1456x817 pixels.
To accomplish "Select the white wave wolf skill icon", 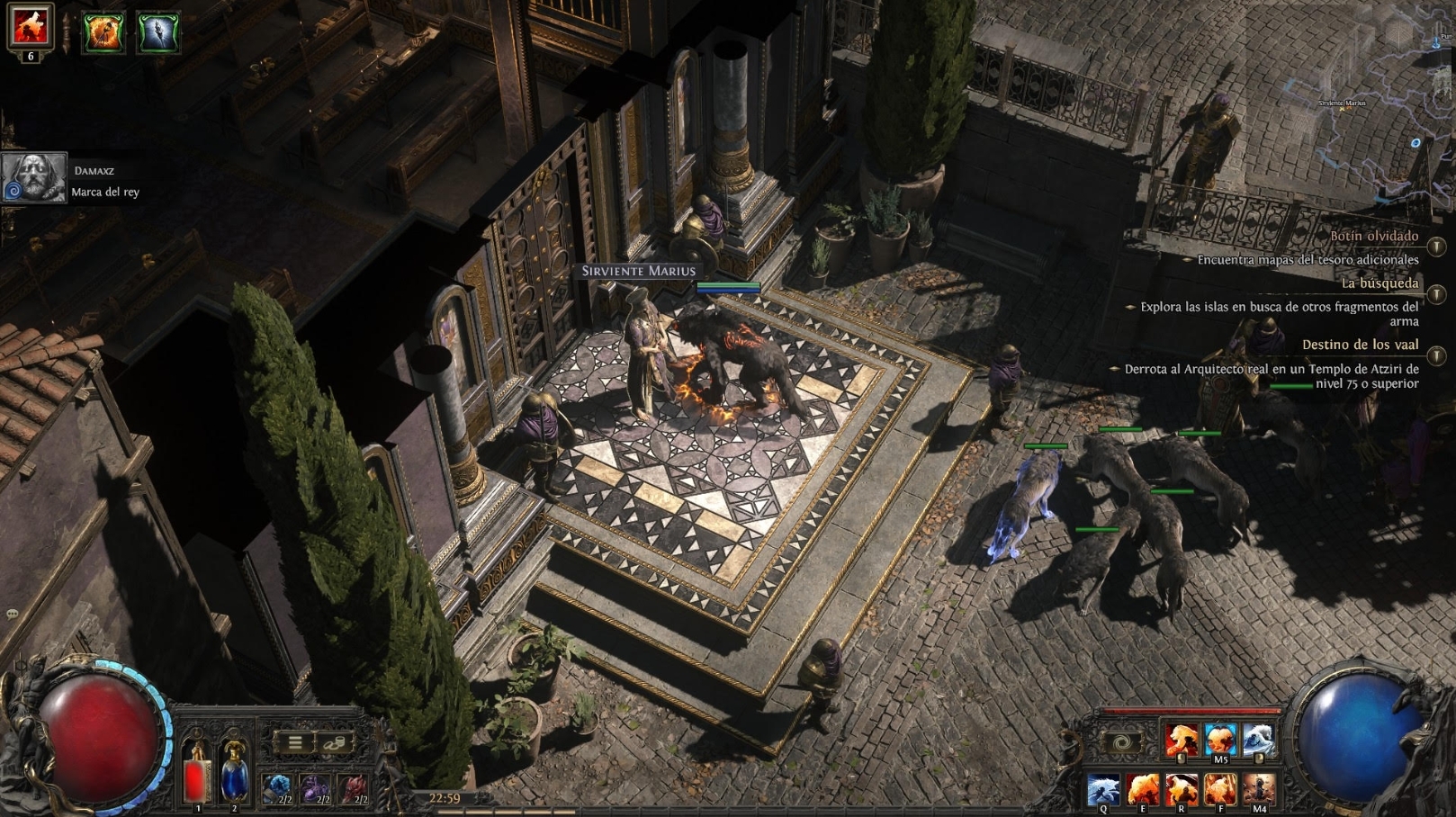I will (x=1258, y=740).
